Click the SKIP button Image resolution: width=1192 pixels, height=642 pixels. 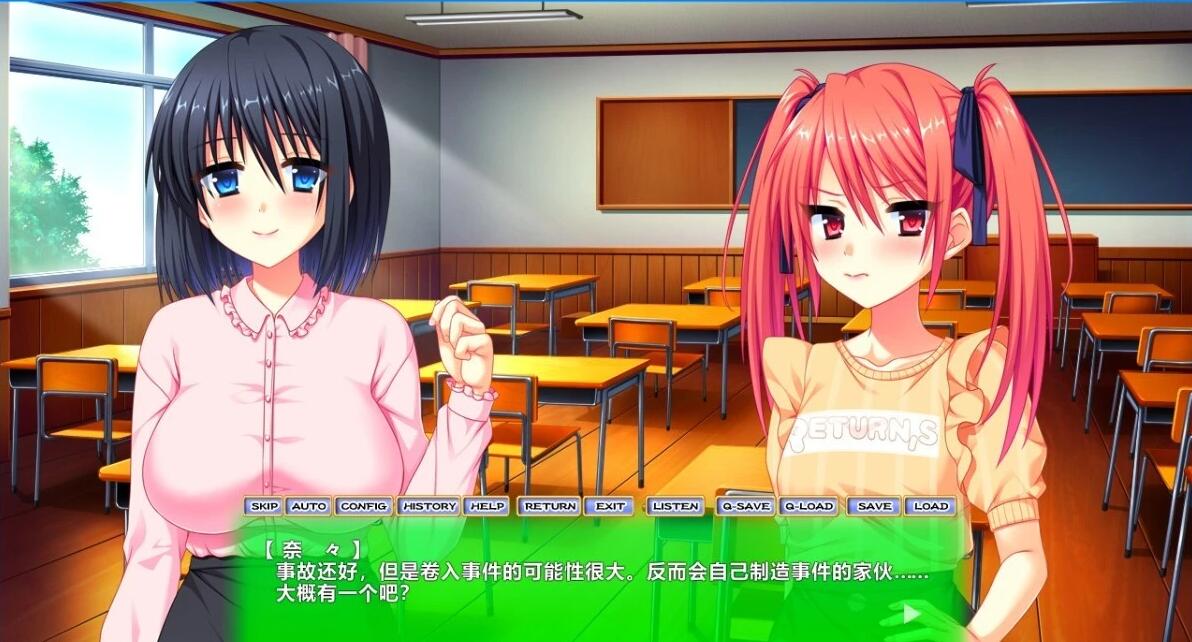[264, 506]
